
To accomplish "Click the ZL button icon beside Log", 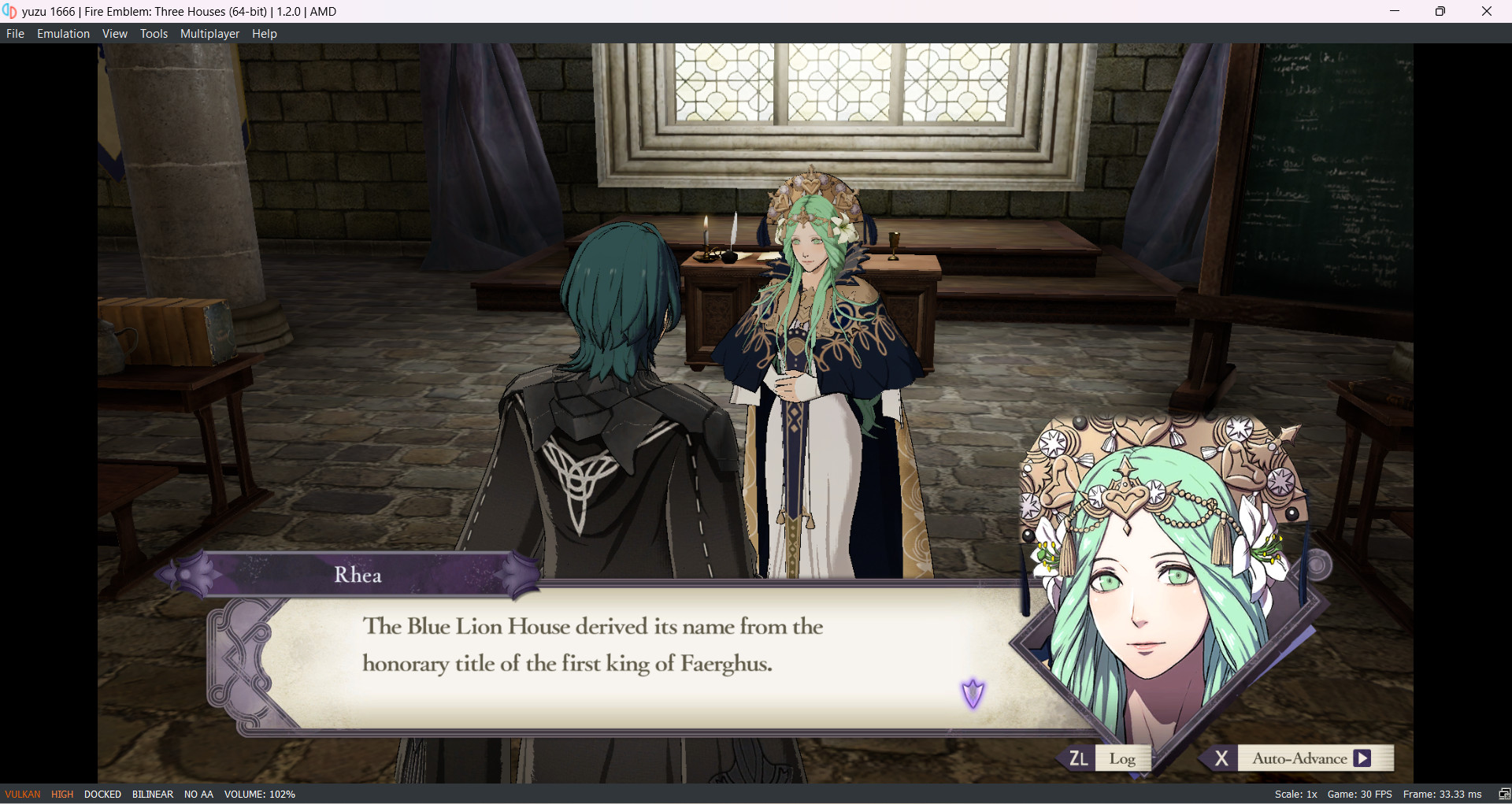I will (1077, 758).
